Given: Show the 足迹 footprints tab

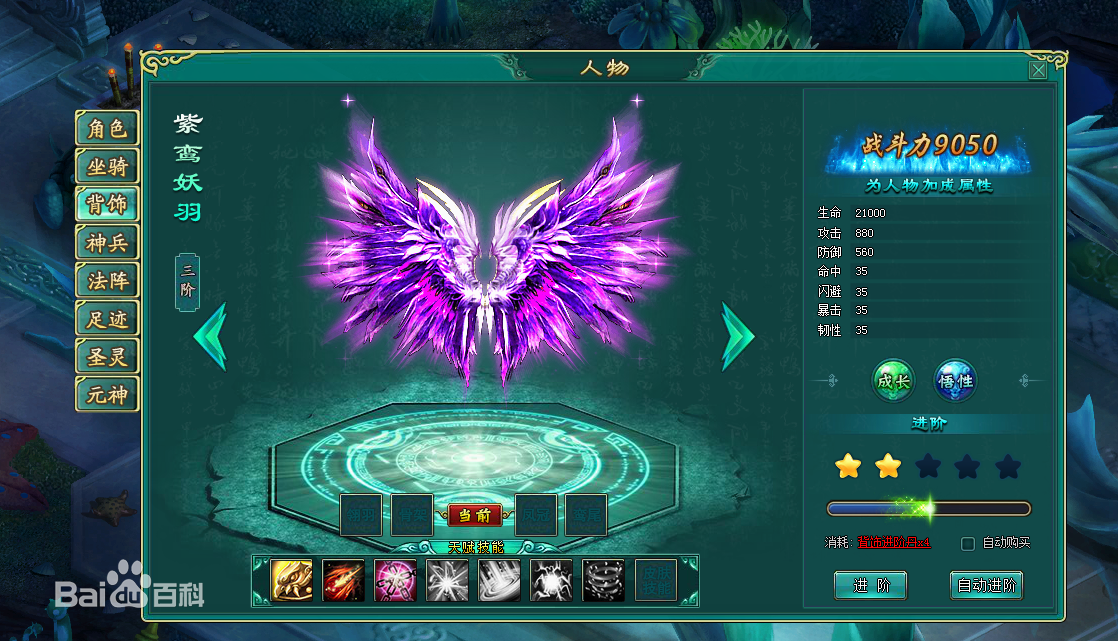Looking at the screenshot, I should pyautogui.click(x=106, y=319).
